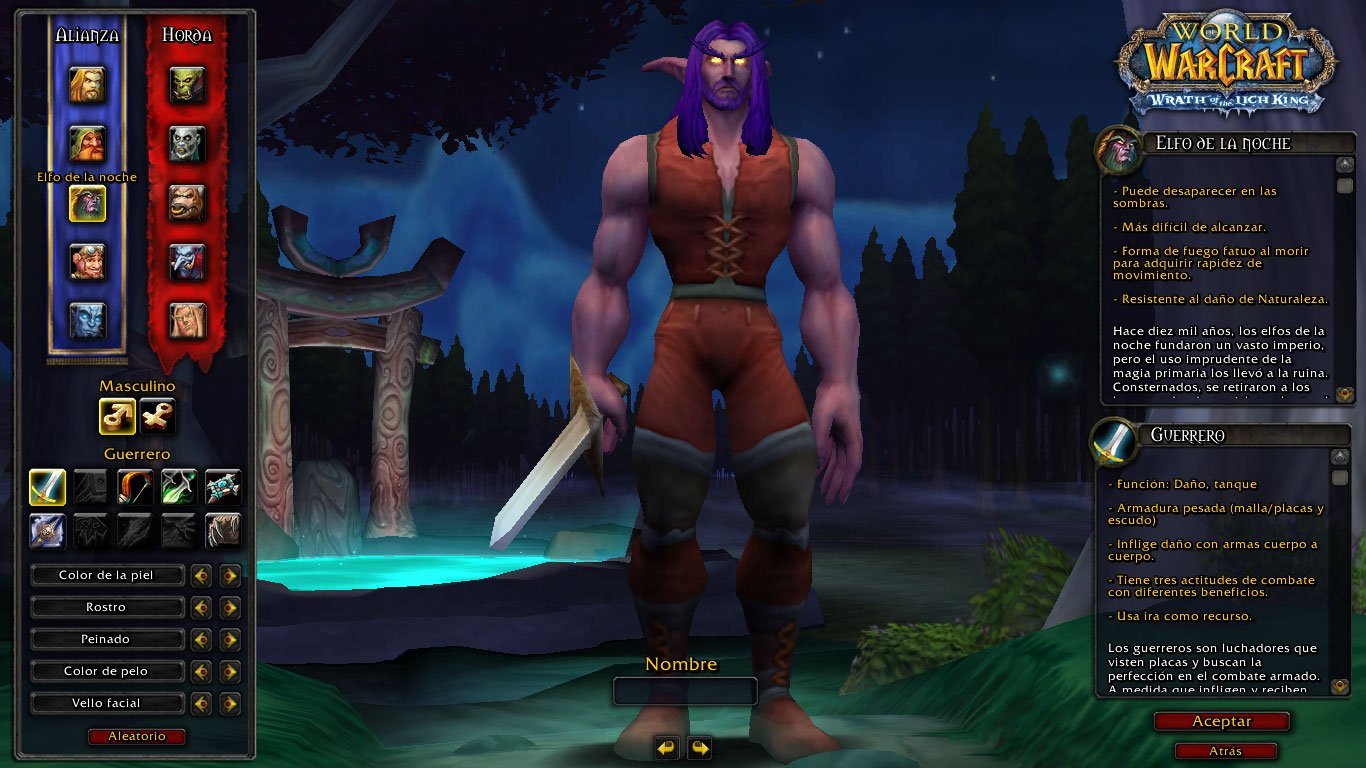The image size is (1366, 768).
Task: Click the Nombre name input field
Action: tap(685, 691)
